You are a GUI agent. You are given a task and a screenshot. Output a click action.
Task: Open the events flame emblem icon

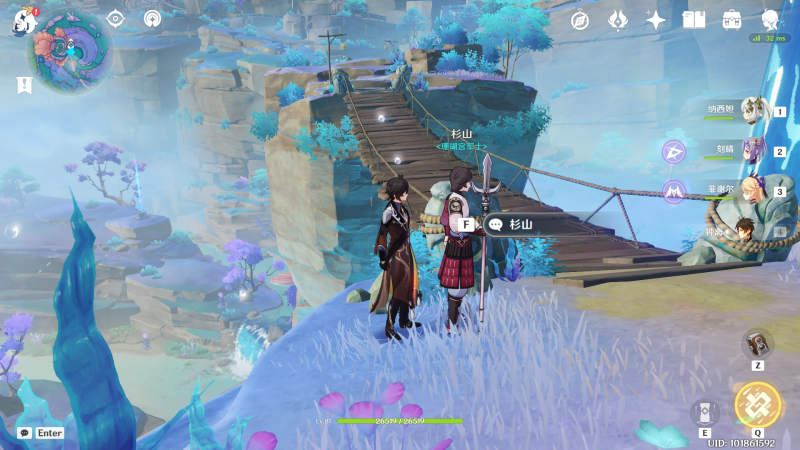coord(618,20)
